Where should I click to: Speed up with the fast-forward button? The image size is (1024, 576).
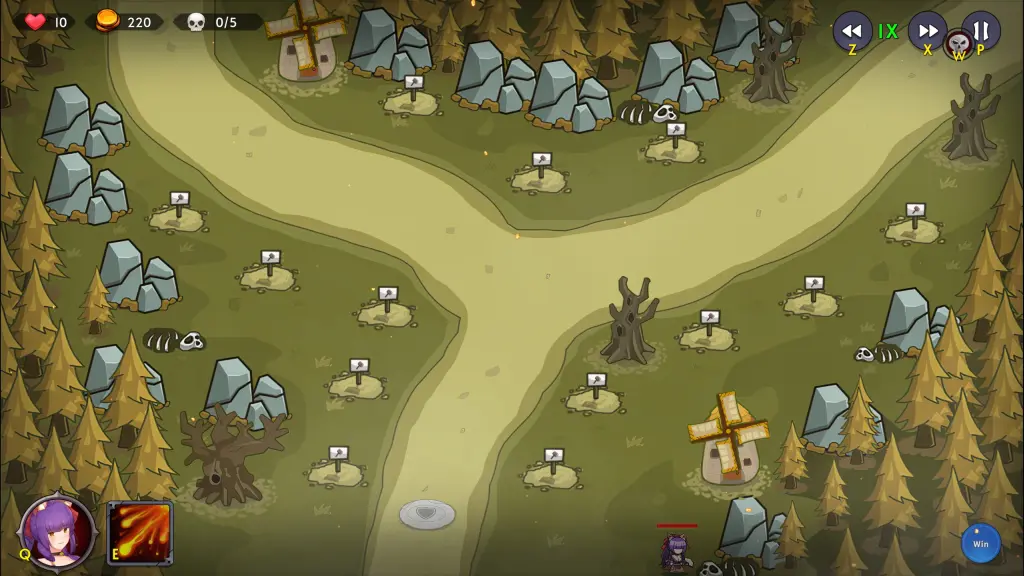927,30
